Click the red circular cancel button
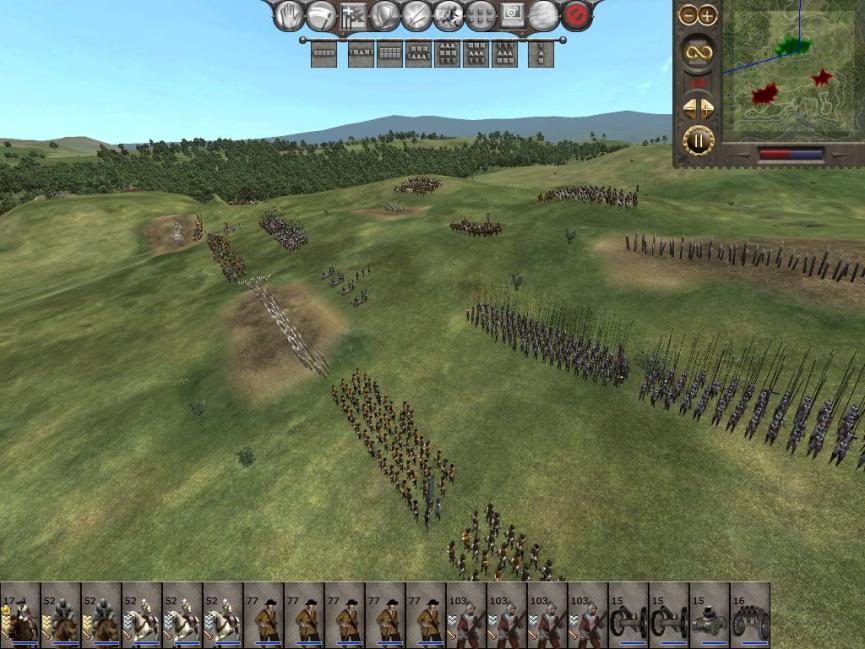865x649 pixels. point(576,15)
